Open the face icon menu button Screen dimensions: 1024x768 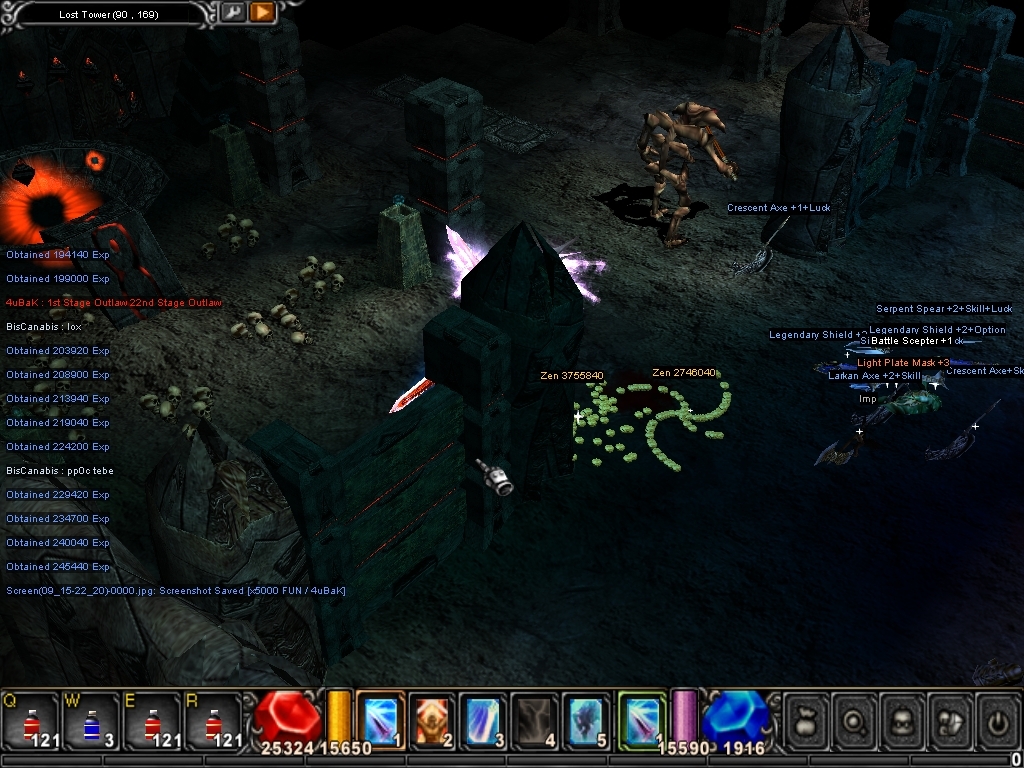pyautogui.click(x=902, y=720)
